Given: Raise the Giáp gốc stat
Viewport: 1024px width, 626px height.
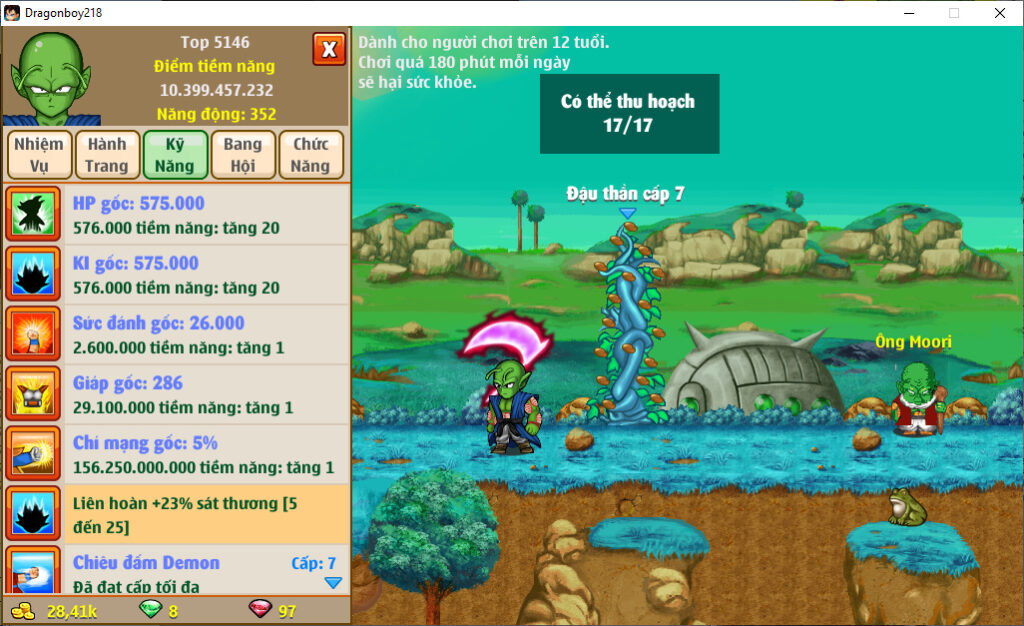Looking at the screenshot, I should [176, 395].
